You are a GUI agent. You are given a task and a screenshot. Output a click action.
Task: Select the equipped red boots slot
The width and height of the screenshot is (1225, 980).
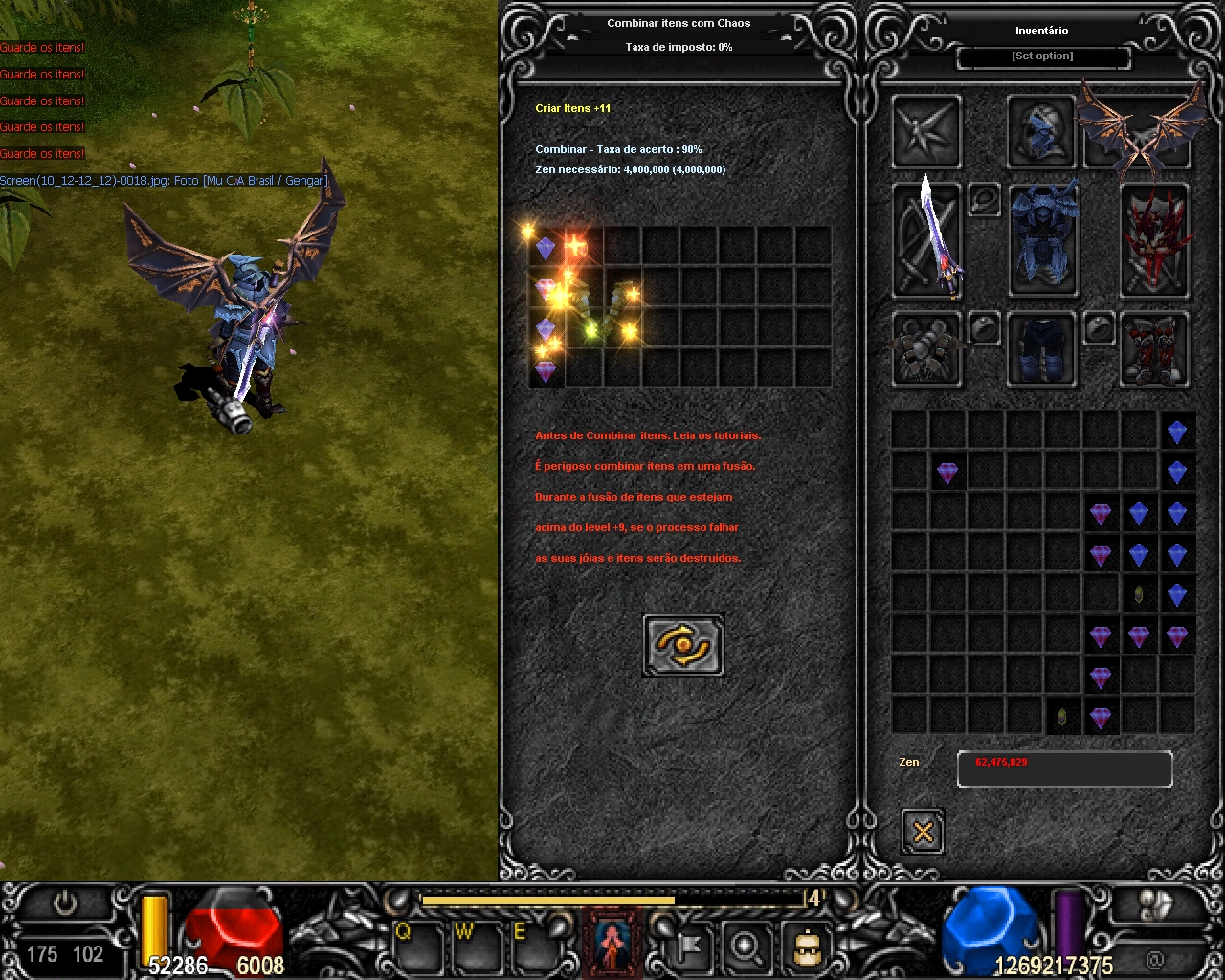(1155, 348)
